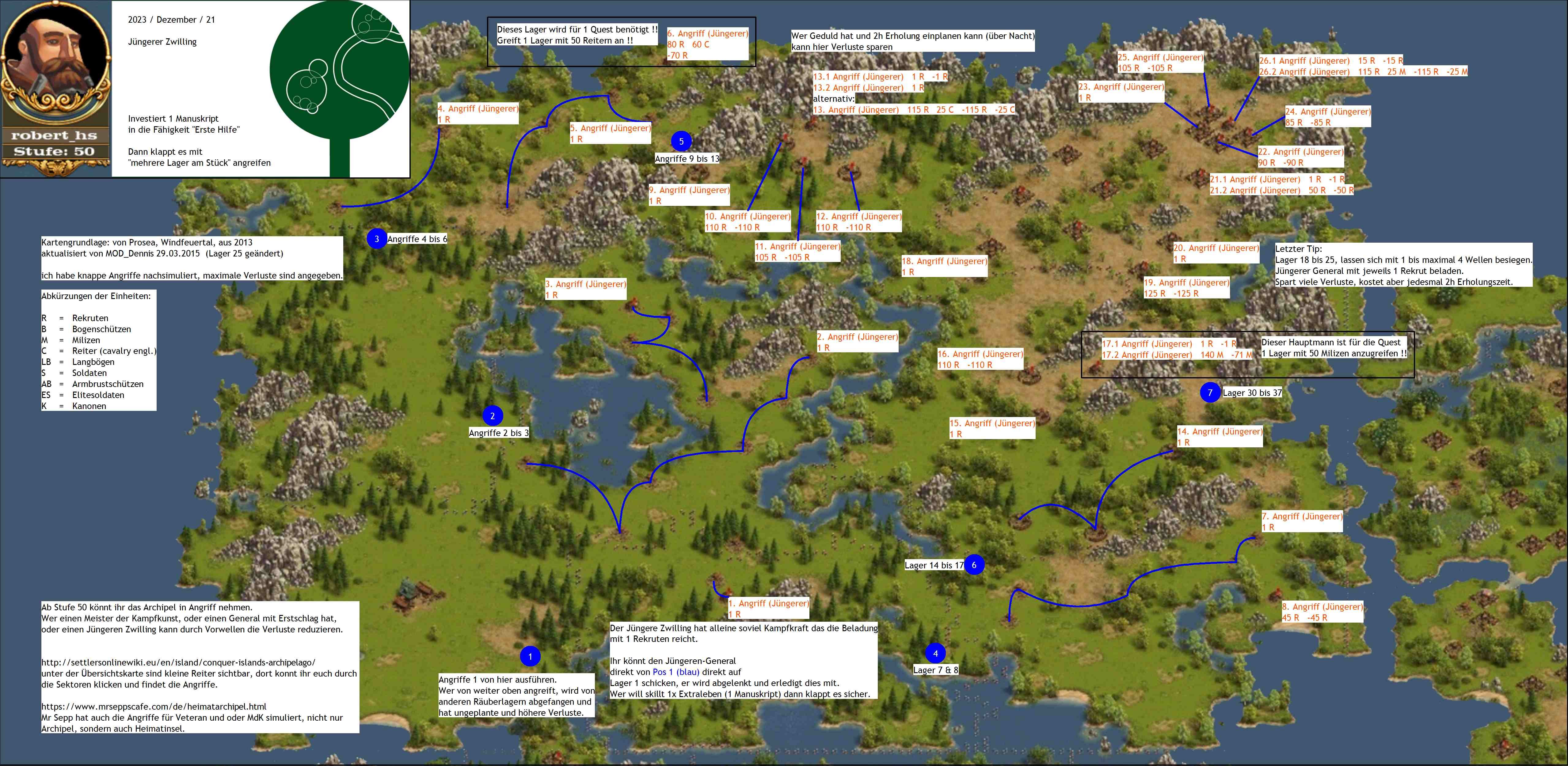This screenshot has width=1568, height=766.
Task: Open the settlersonlinewiki.eu archipelago link
Action: [178, 662]
